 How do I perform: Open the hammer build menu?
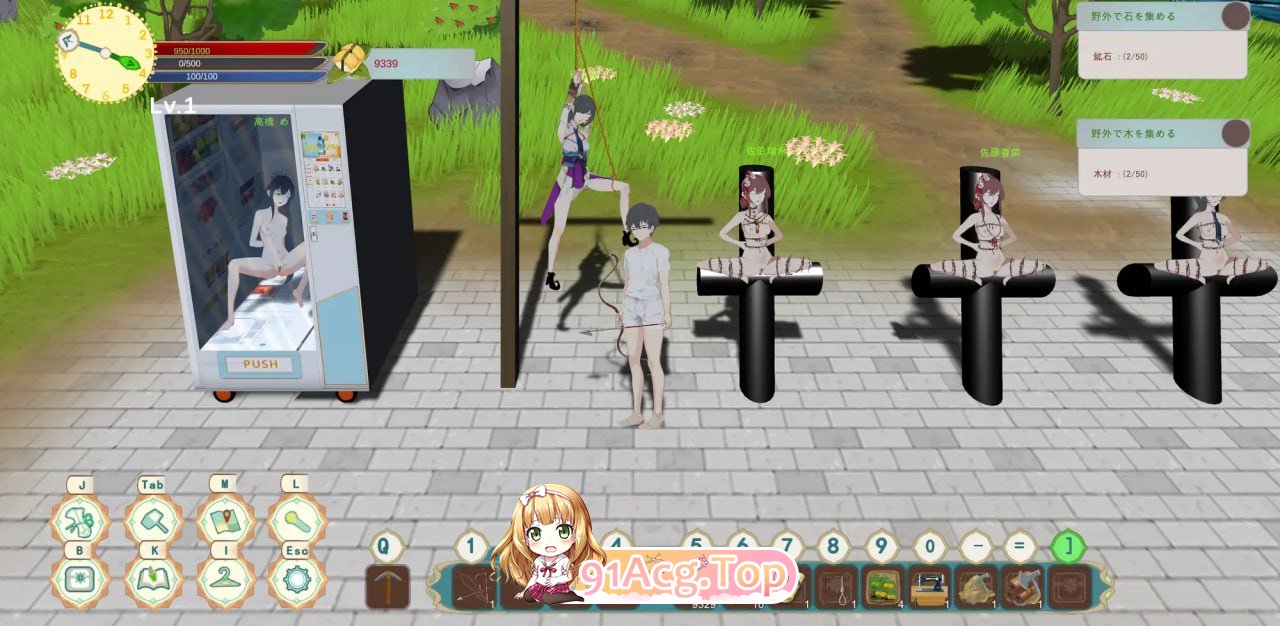[x=152, y=521]
